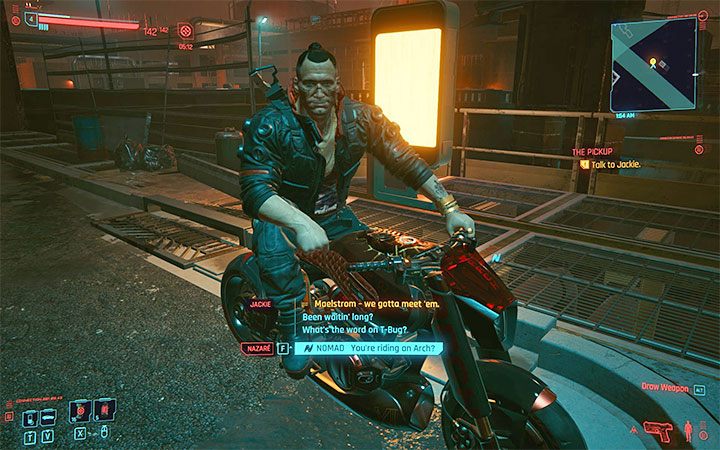The image size is (720, 450).
Task: Click "The Pickup" quest tracker
Action: (x=592, y=151)
